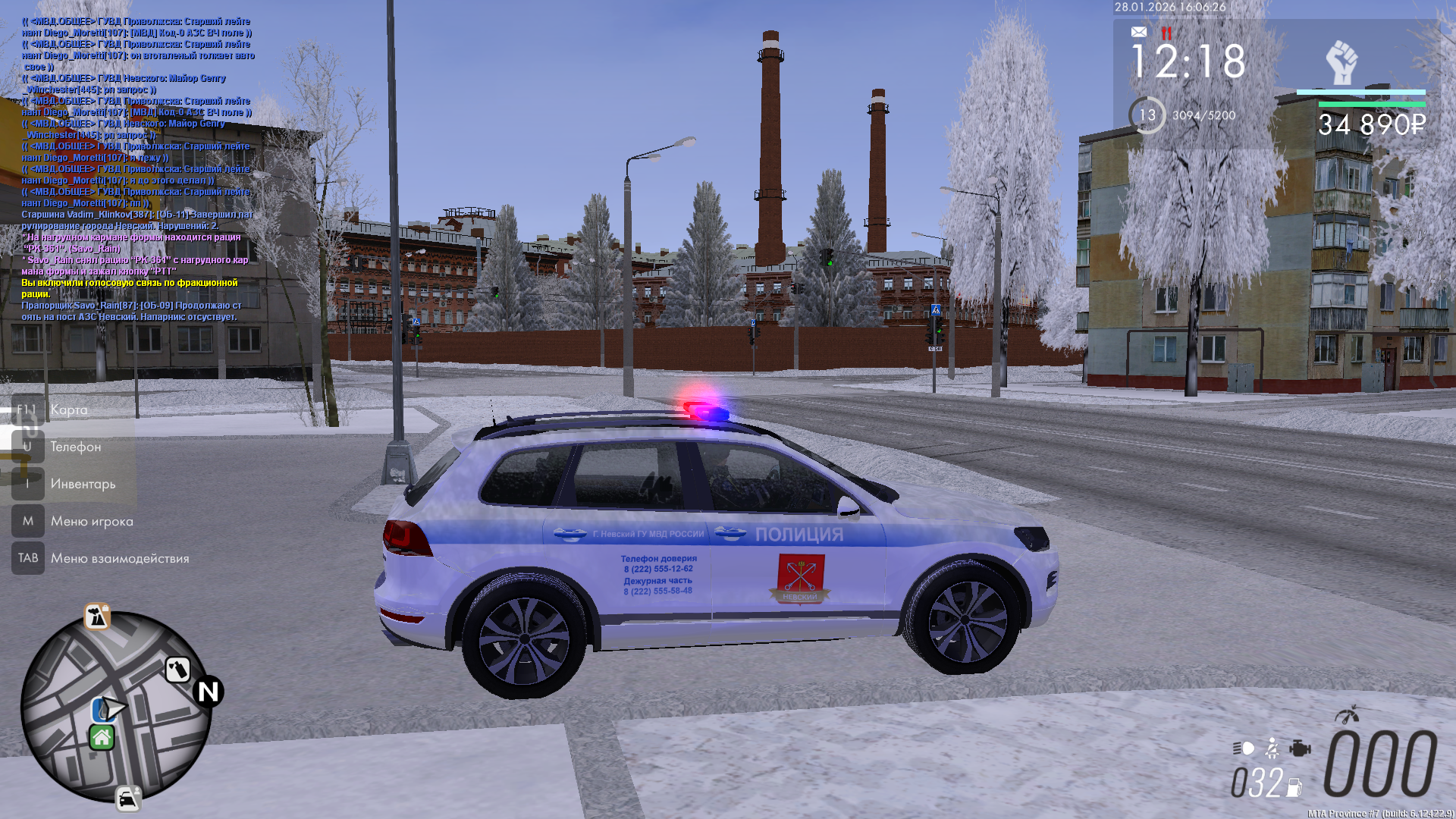Open the envelope mail icon
Image resolution: width=1456 pixels, height=819 pixels.
click(1139, 32)
